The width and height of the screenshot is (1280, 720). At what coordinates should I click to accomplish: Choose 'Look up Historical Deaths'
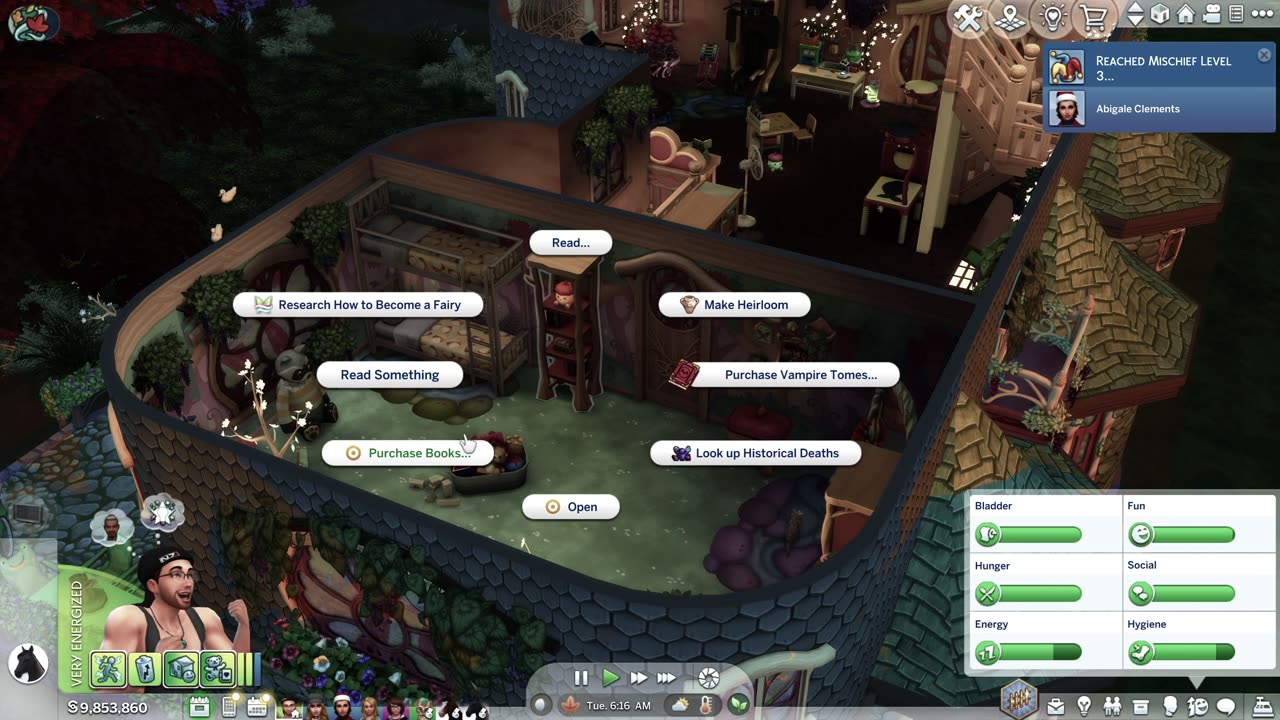(x=755, y=453)
